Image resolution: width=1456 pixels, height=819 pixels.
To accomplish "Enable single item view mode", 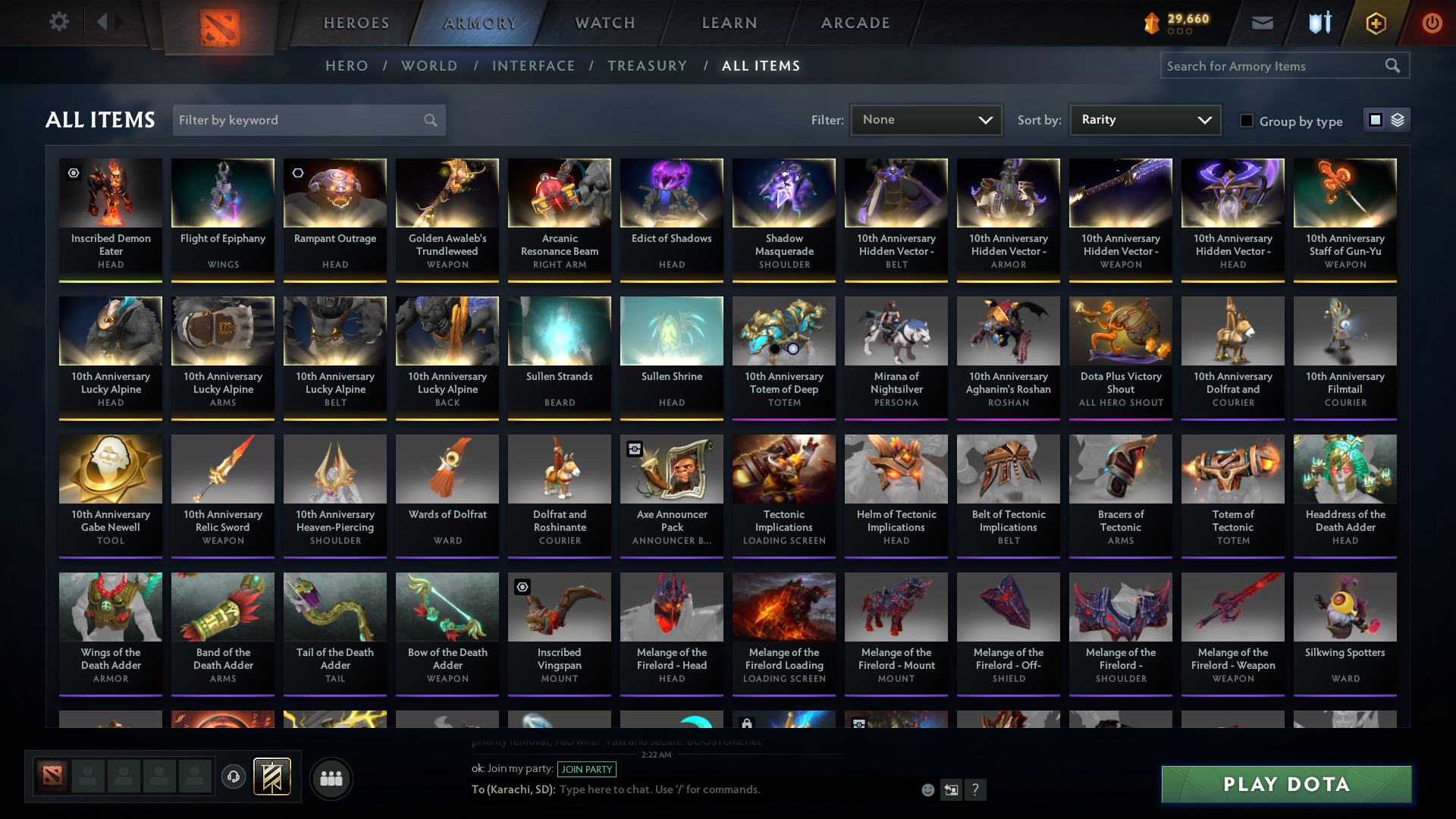I will click(x=1375, y=120).
